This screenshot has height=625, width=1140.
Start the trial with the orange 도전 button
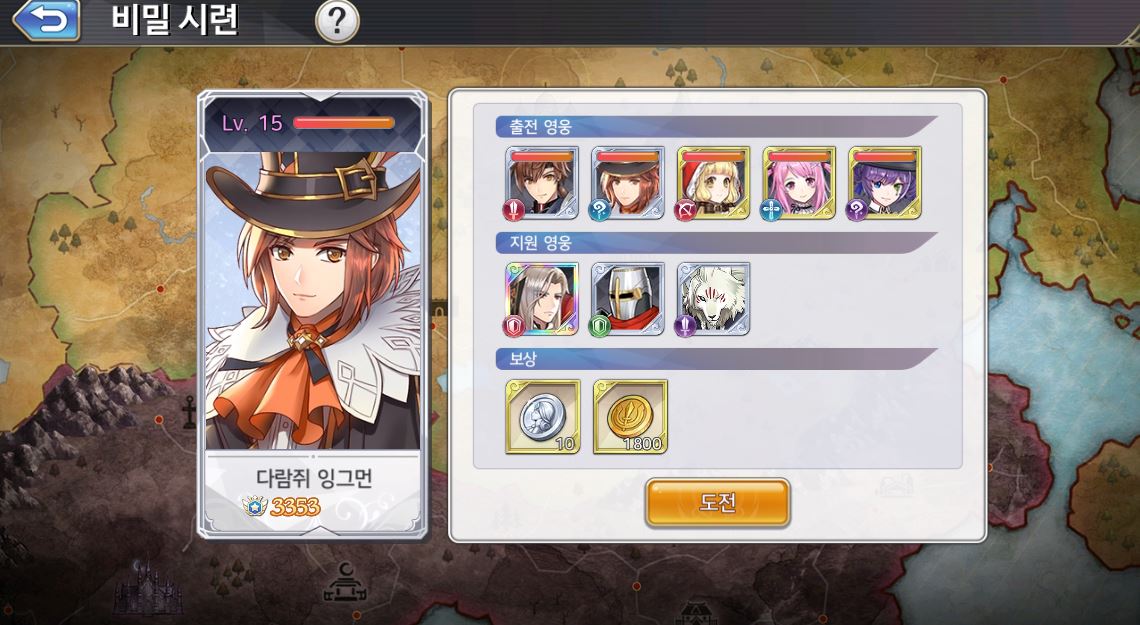point(717,502)
